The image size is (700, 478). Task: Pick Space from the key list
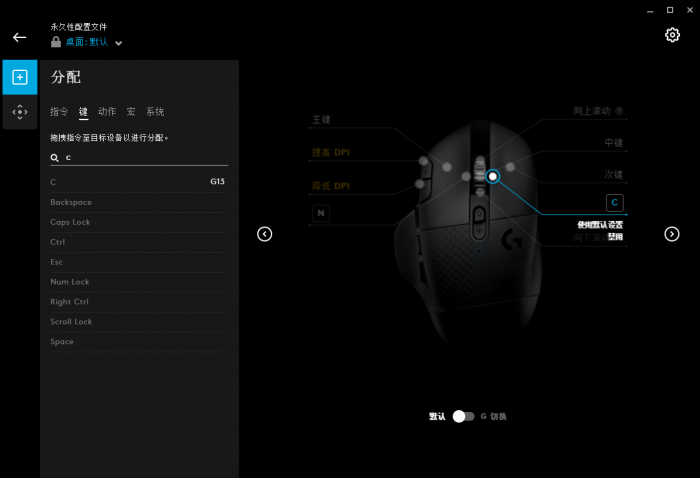[139, 342]
